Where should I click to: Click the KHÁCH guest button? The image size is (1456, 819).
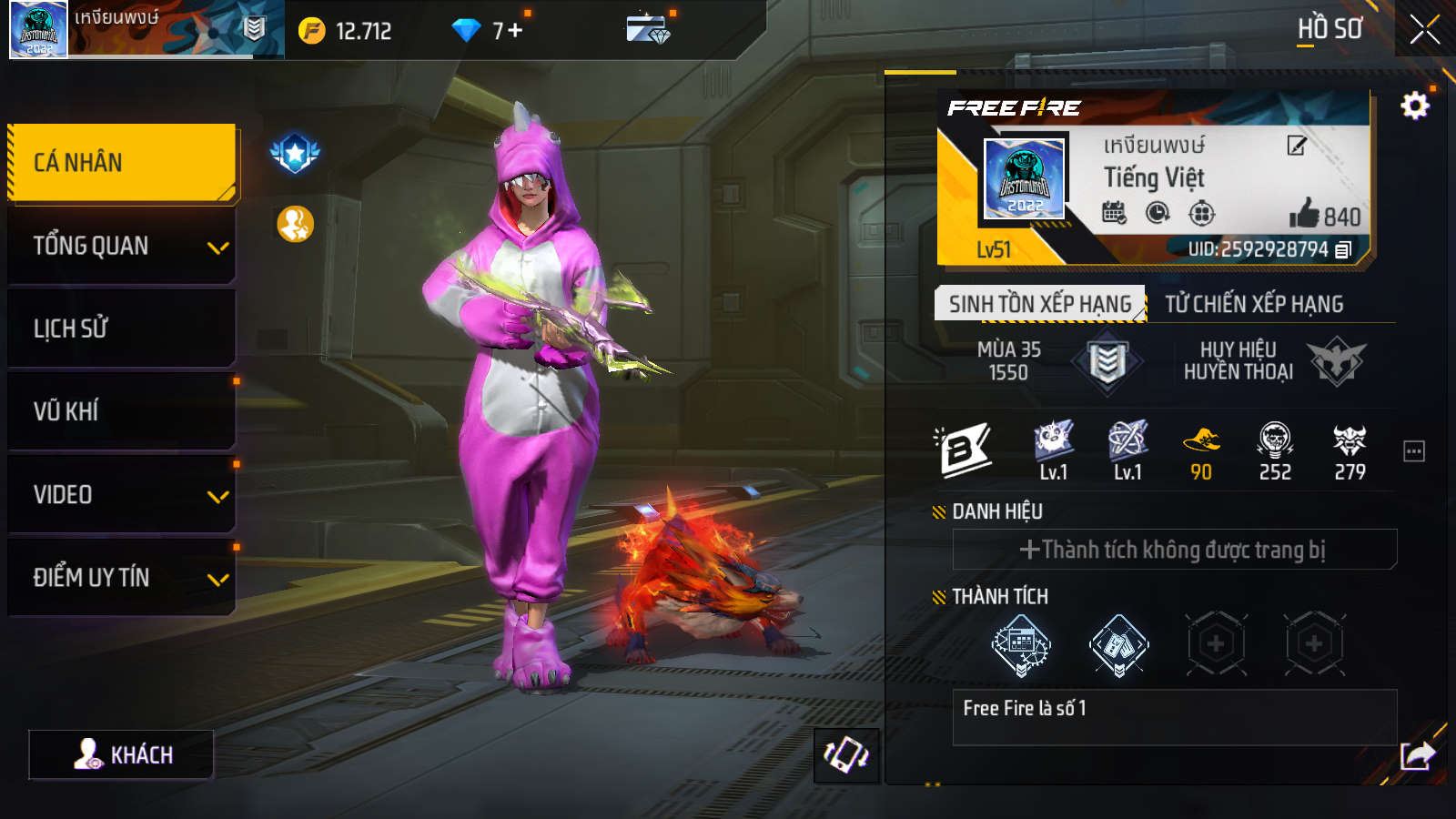coord(122,755)
